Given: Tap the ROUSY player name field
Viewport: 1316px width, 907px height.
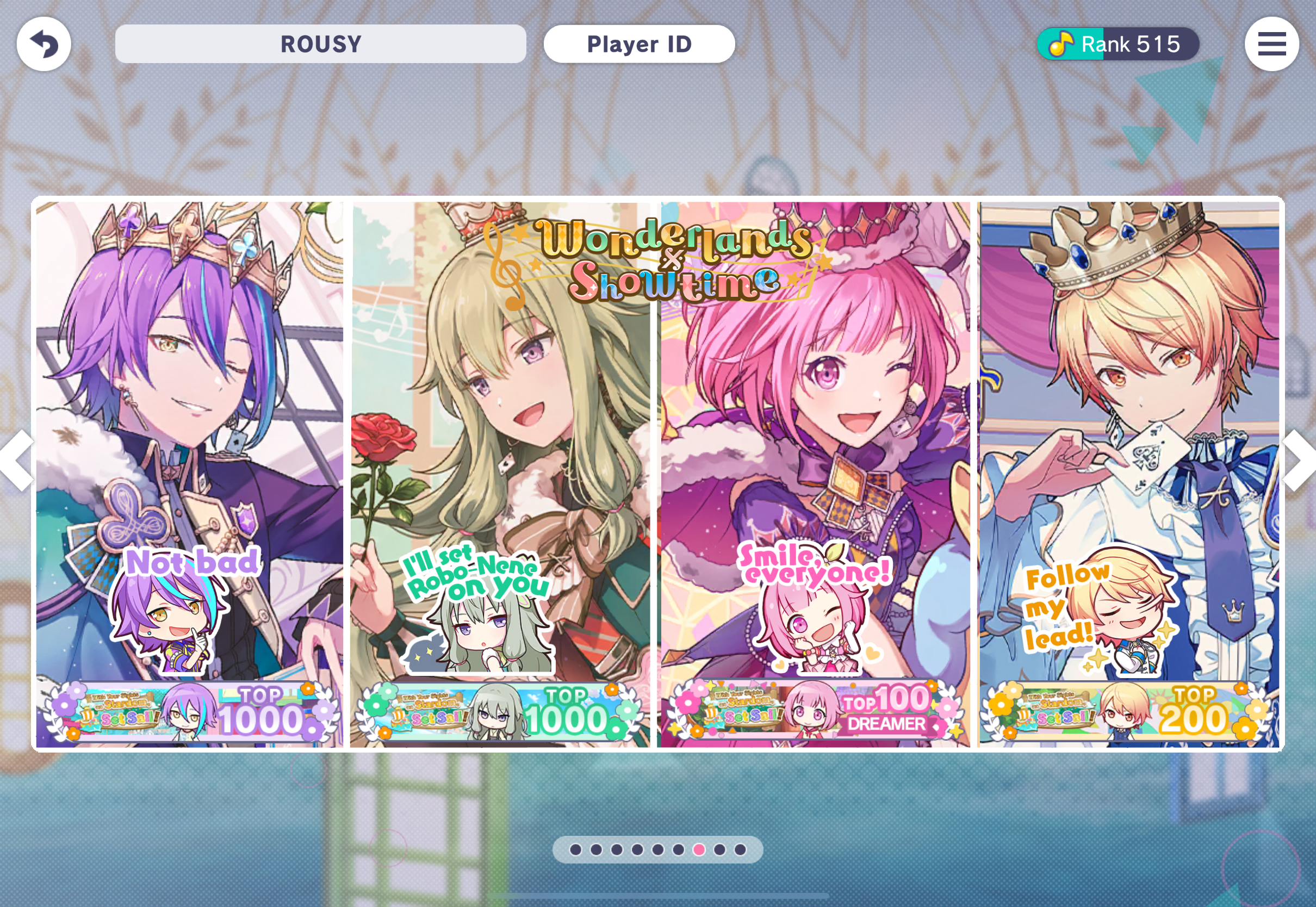Looking at the screenshot, I should 320,44.
